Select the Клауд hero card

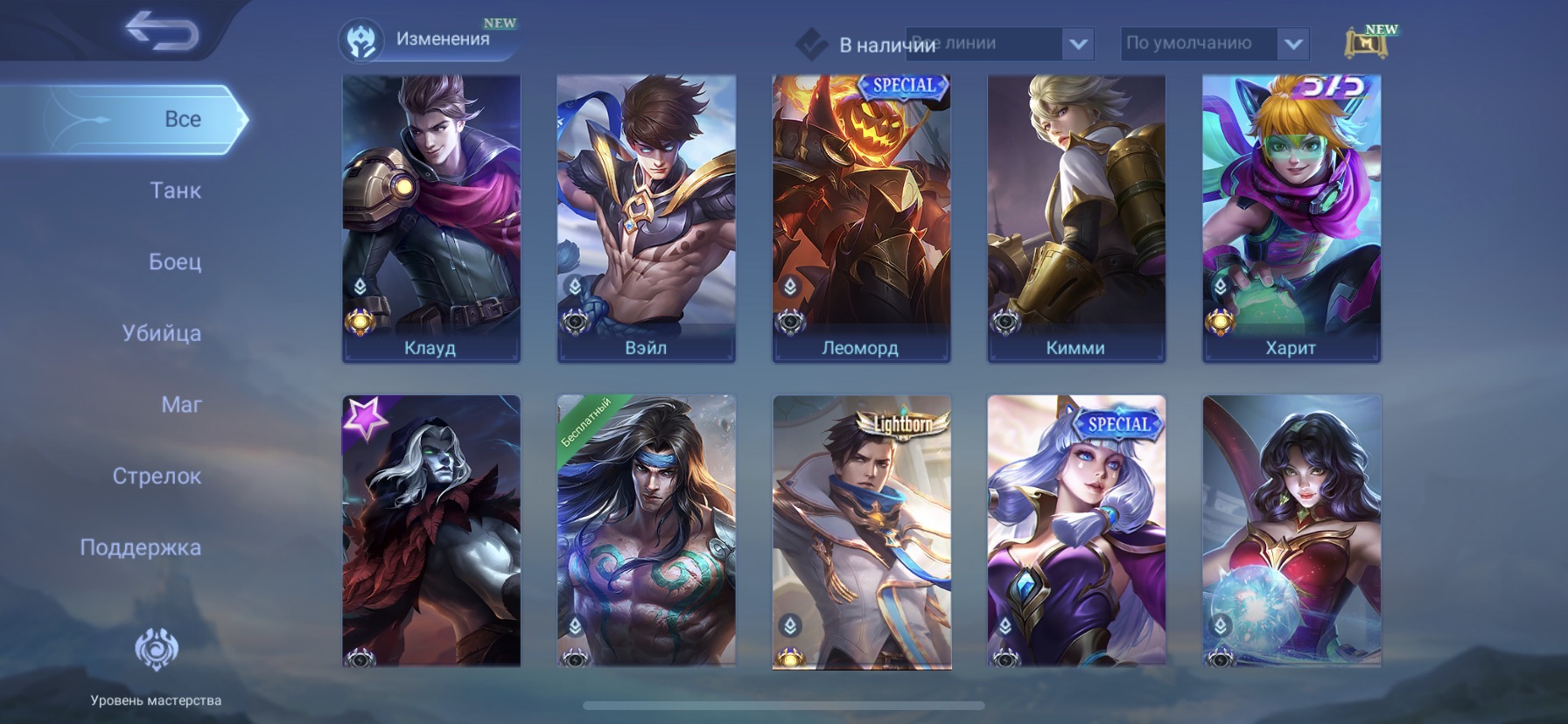click(431, 218)
